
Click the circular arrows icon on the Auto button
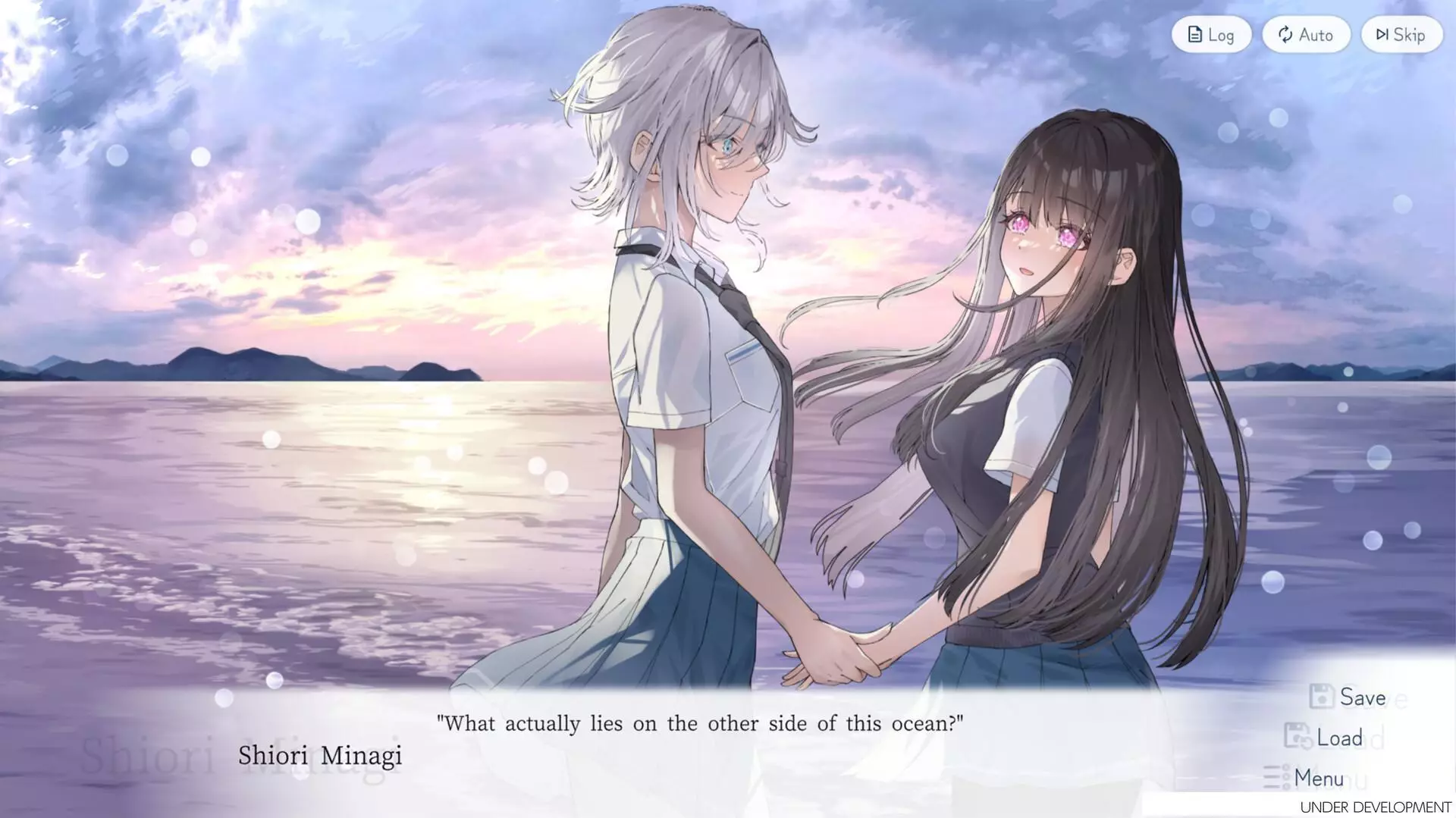1284,34
